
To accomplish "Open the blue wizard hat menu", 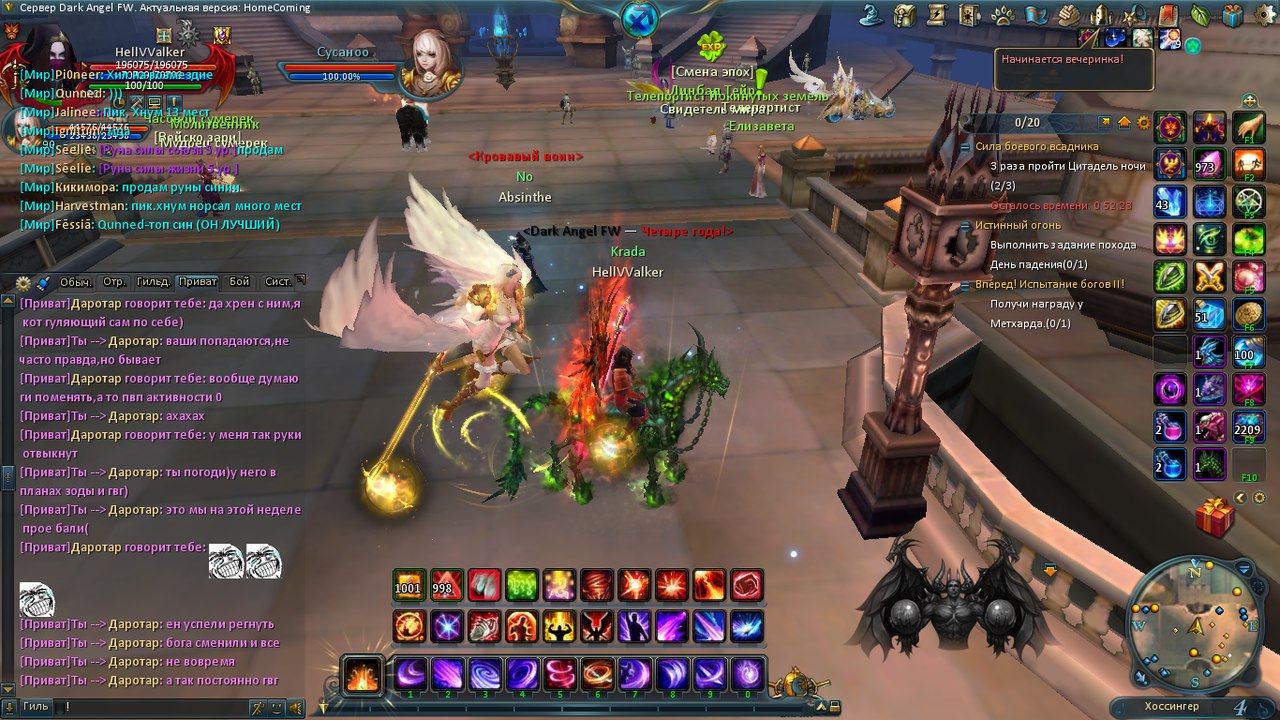I will coord(872,15).
